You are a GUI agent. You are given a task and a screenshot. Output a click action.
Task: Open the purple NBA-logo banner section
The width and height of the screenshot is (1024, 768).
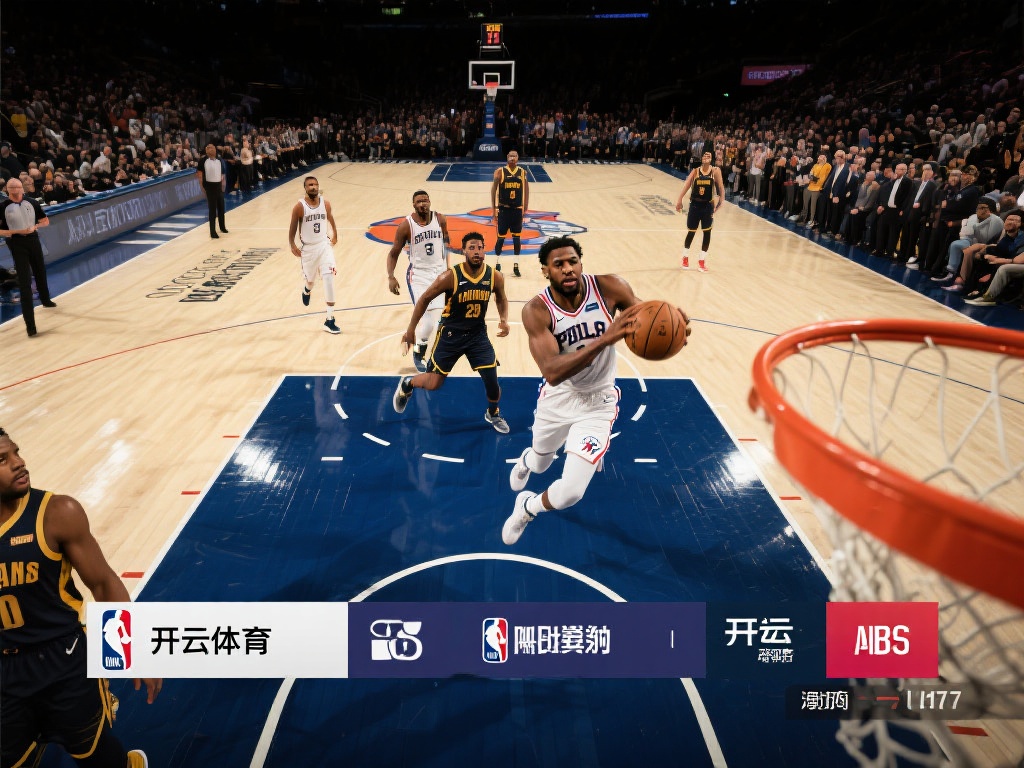point(527,640)
